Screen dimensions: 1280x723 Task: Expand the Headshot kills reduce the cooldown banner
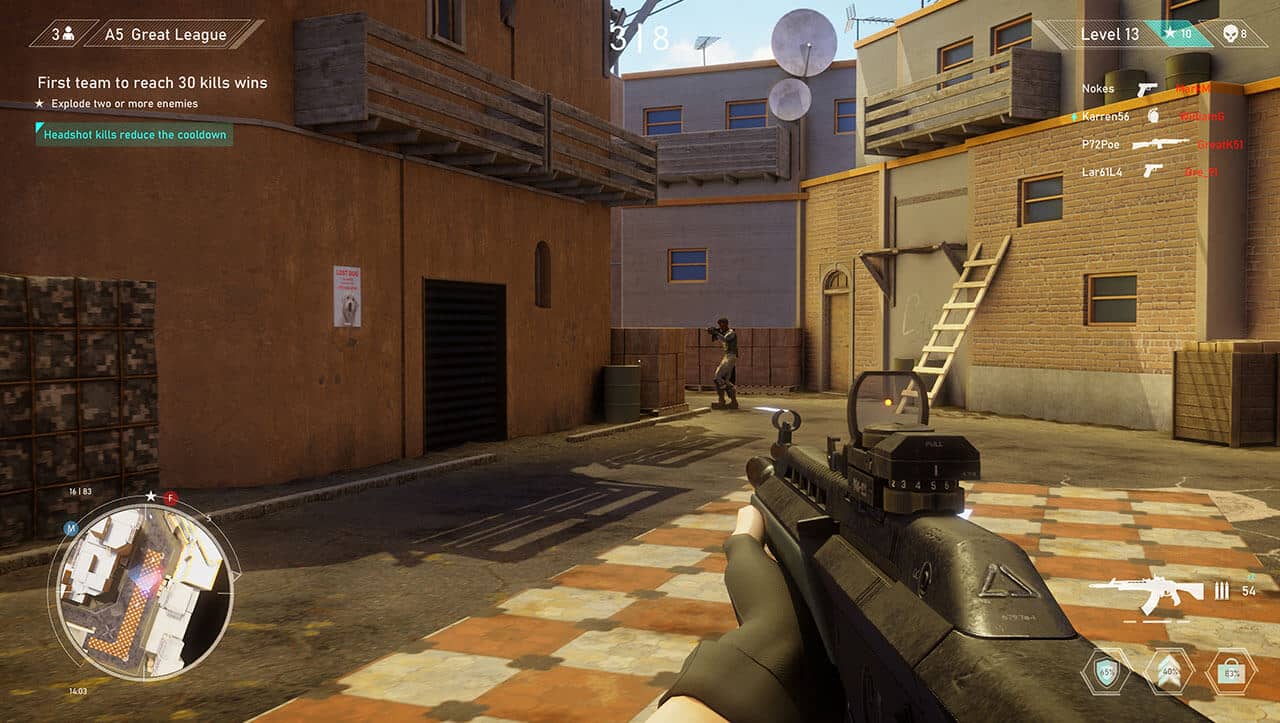point(133,134)
